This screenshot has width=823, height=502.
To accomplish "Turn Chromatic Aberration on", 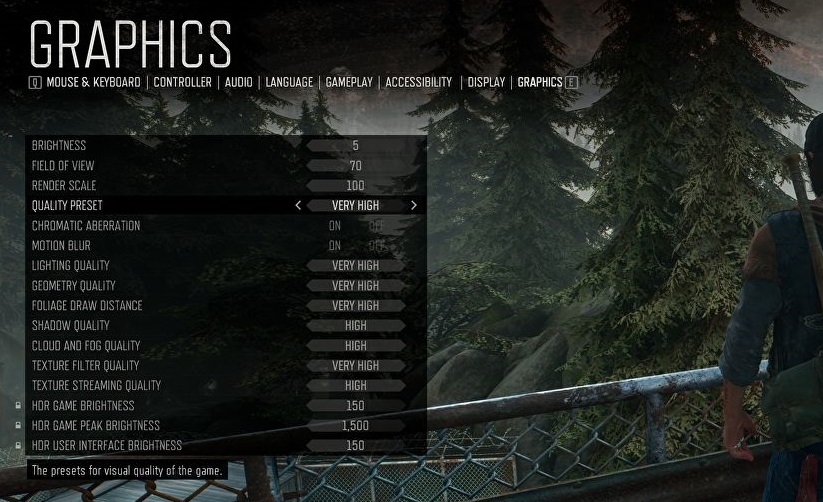I will (335, 226).
